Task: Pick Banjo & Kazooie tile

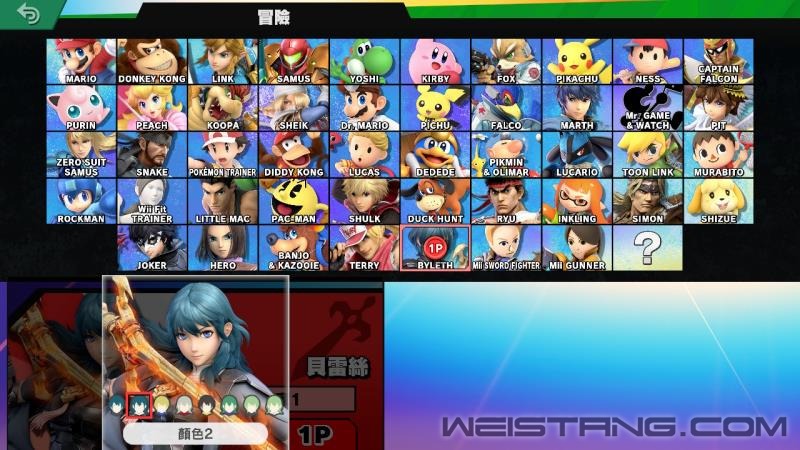Action: tap(293, 247)
